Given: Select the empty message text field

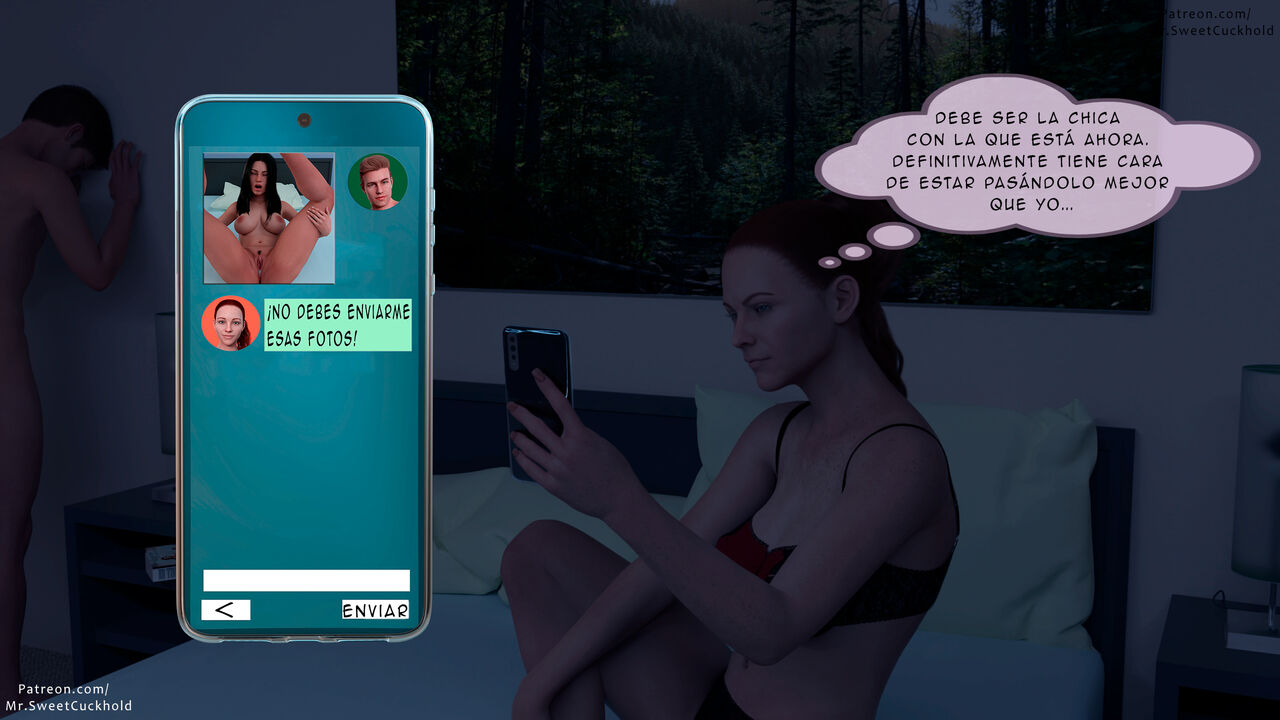Looking at the screenshot, I should (x=306, y=580).
